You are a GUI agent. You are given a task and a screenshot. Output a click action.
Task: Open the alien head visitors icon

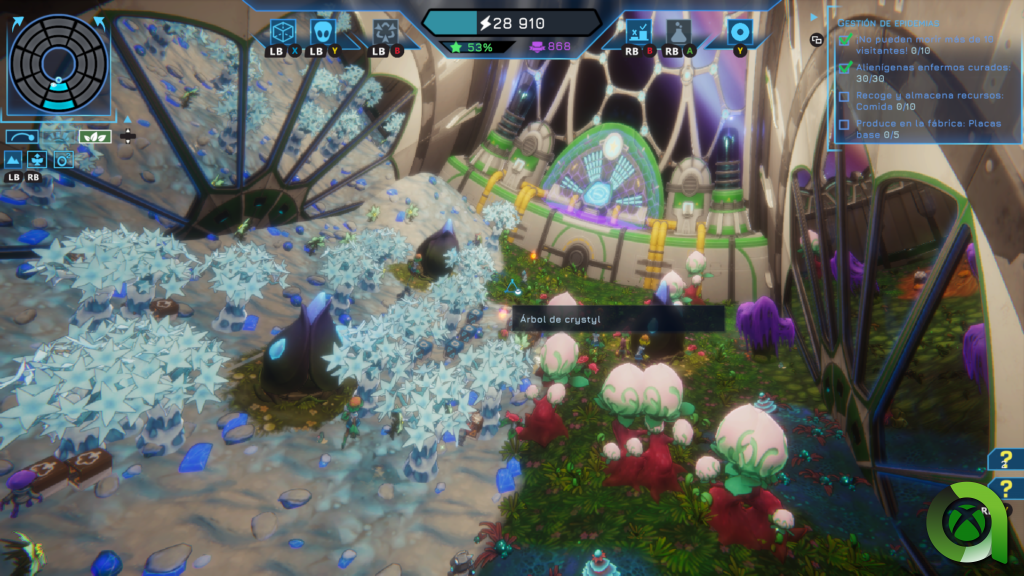point(324,31)
